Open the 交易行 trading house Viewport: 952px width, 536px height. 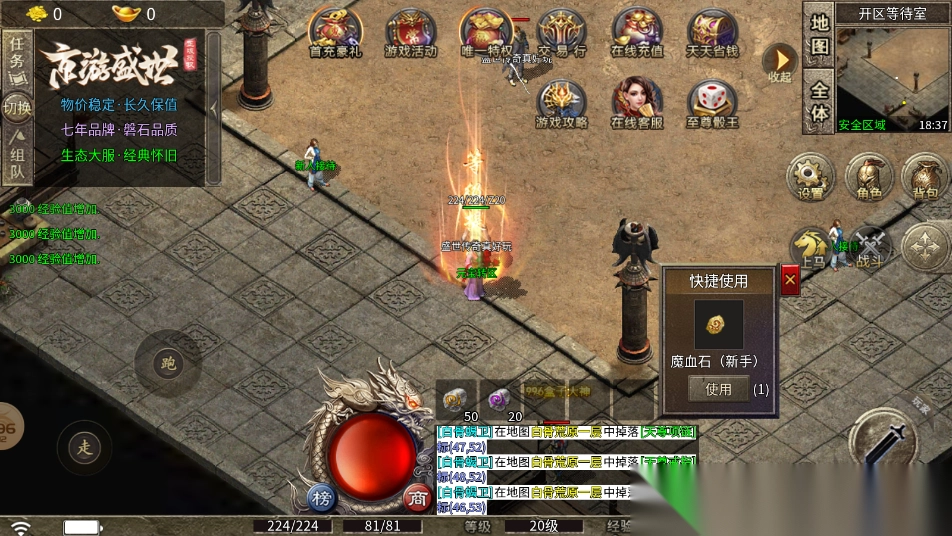562,32
